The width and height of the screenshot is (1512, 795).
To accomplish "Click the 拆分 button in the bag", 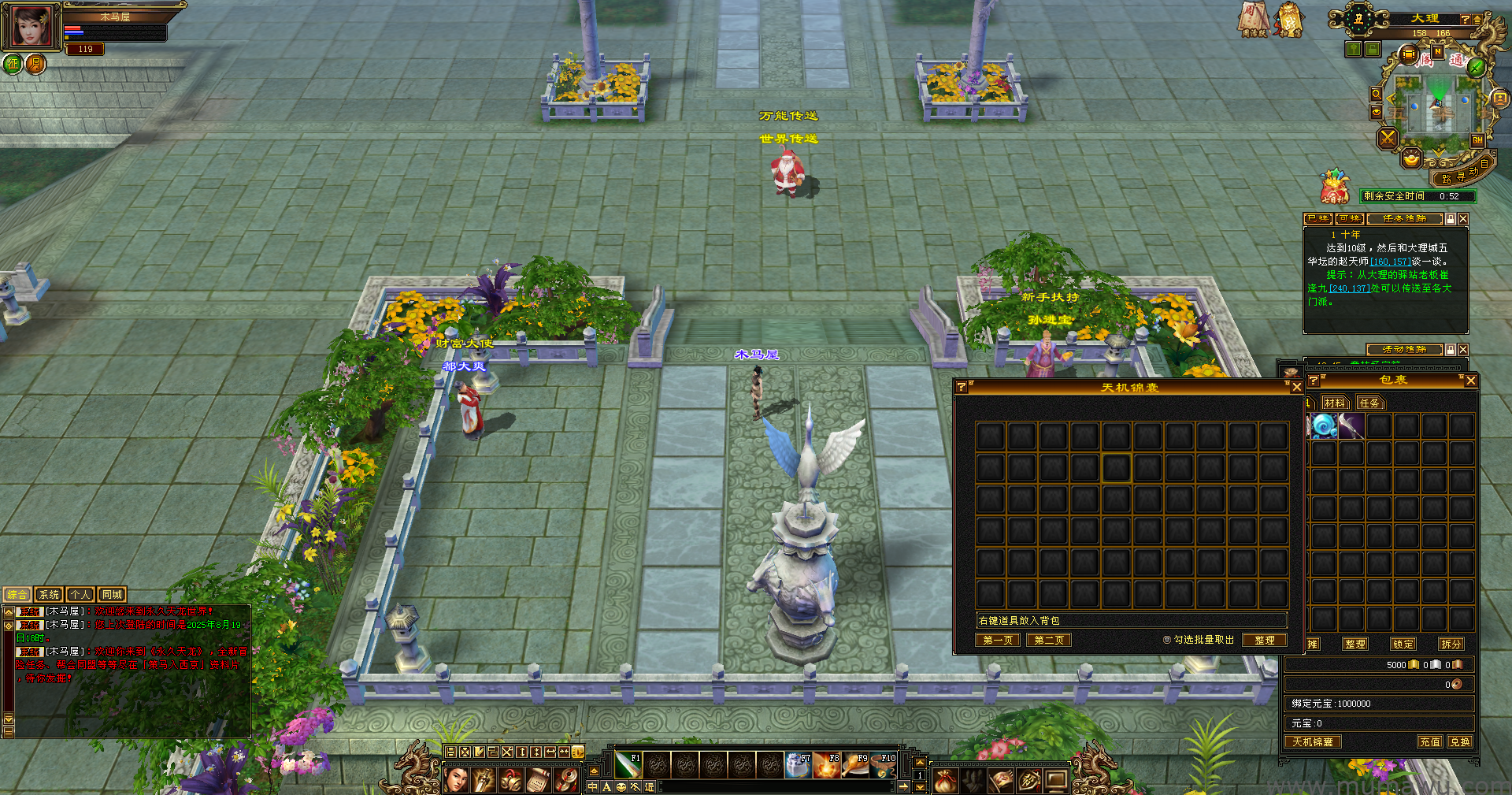I will [x=1451, y=644].
